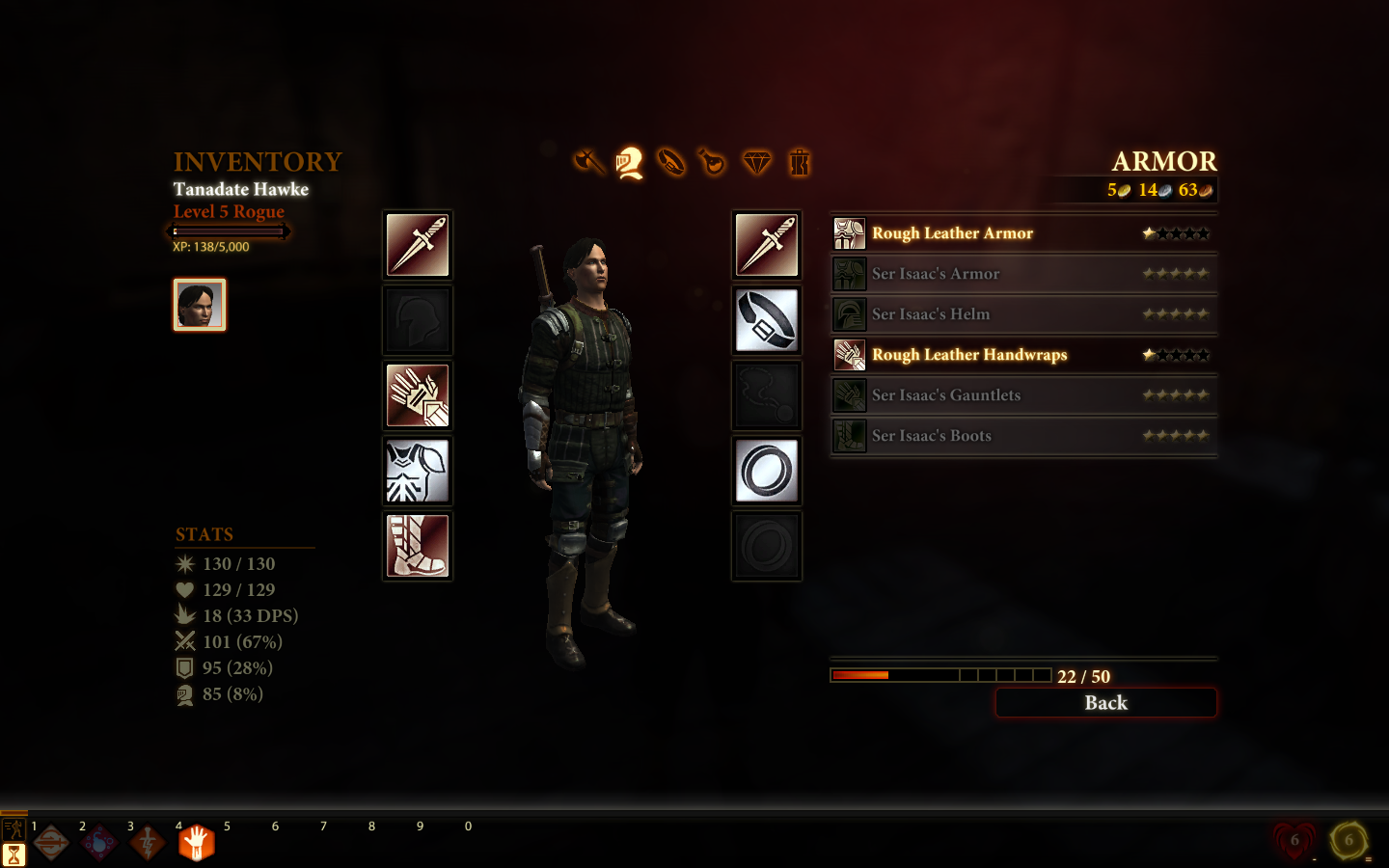
Task: Click the Back button
Action: pyautogui.click(x=1105, y=703)
